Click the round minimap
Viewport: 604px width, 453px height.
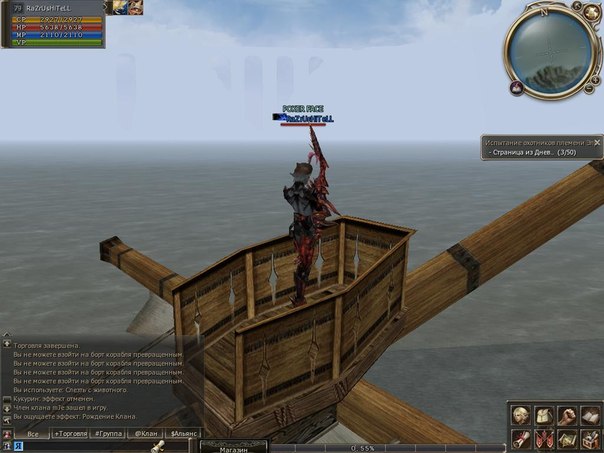[x=549, y=51]
